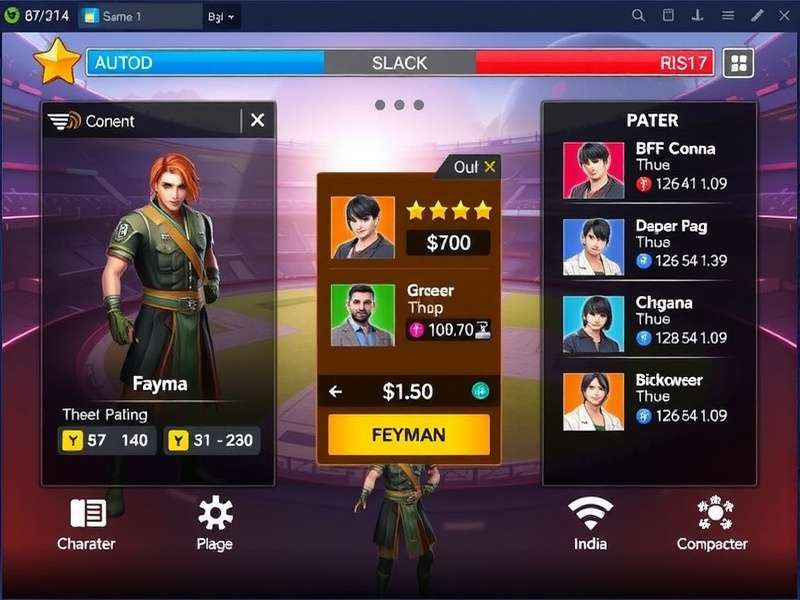Select the $700 four-star player card
800x600 pixels.
click(x=409, y=227)
